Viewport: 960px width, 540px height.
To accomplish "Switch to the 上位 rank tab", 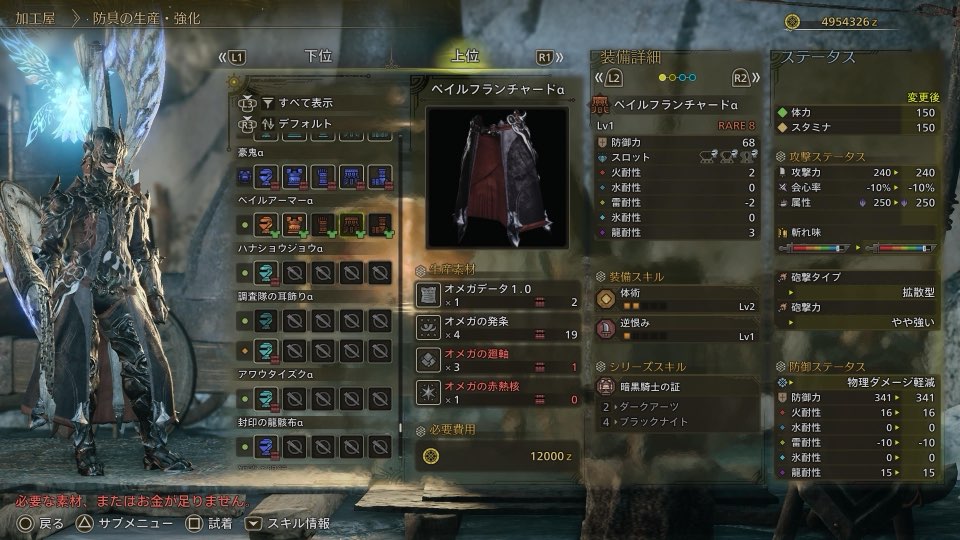I will pyautogui.click(x=466, y=57).
